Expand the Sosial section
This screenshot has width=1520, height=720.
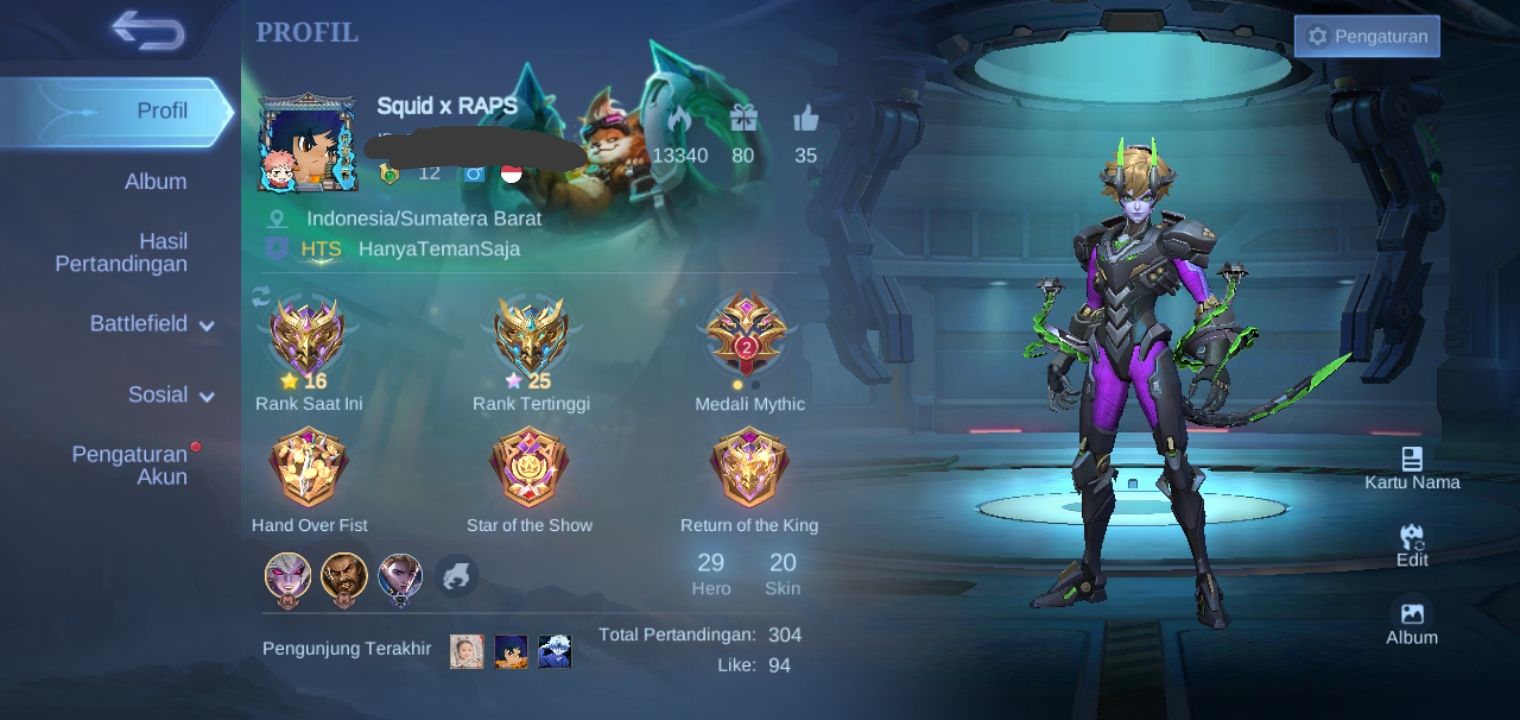point(170,395)
